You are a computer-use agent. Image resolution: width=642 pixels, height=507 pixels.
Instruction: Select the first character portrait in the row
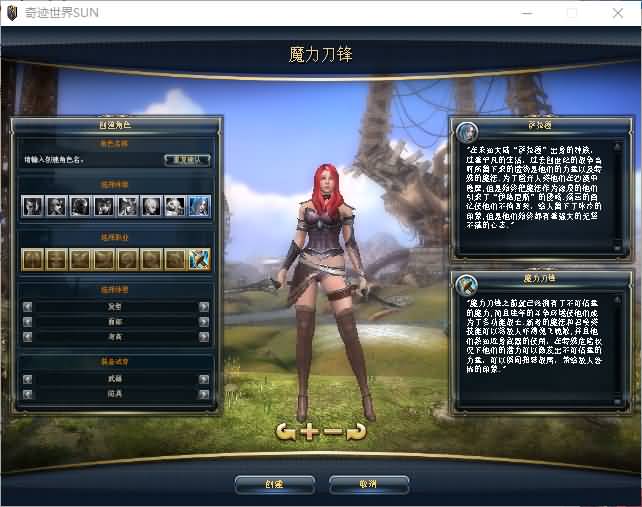tap(32, 206)
